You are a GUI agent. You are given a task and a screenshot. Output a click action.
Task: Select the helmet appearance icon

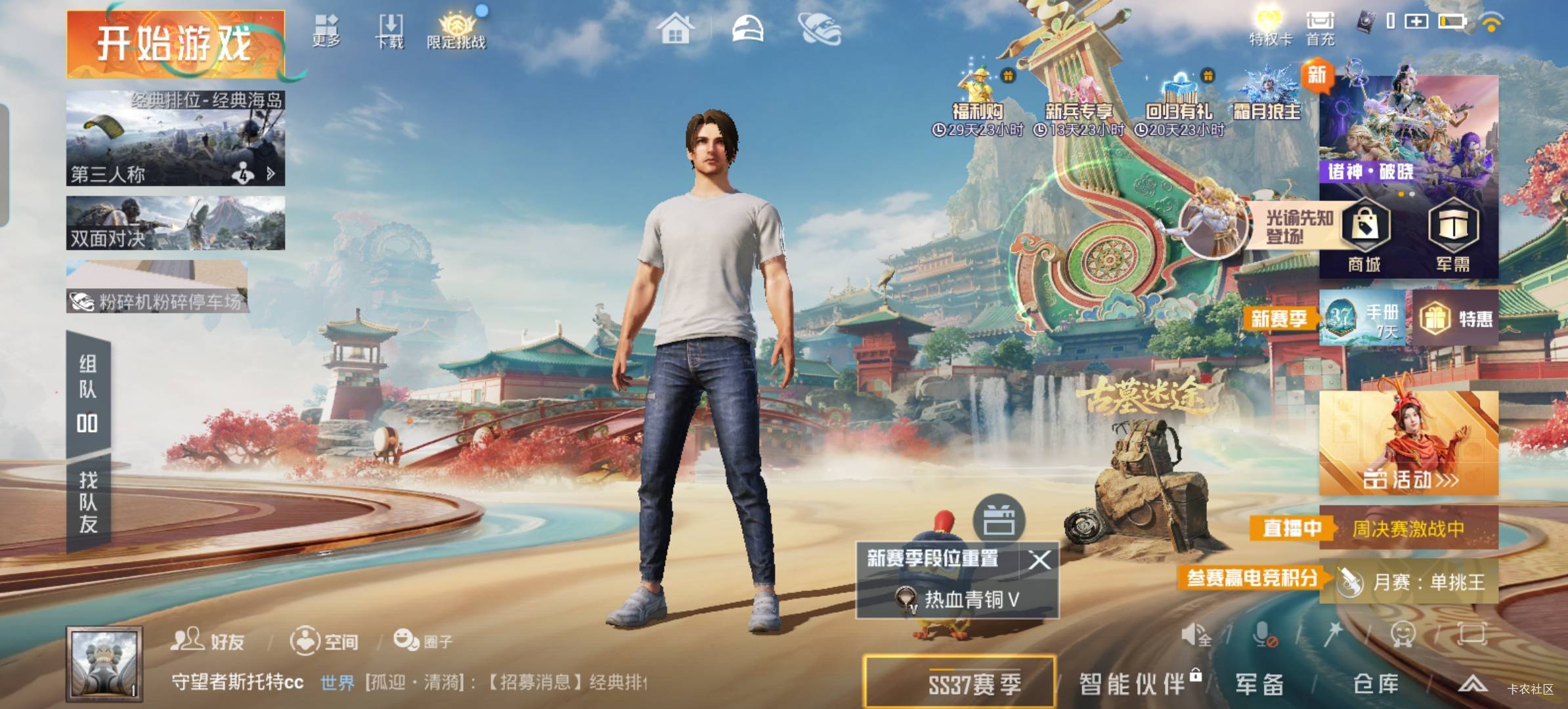pos(749,30)
